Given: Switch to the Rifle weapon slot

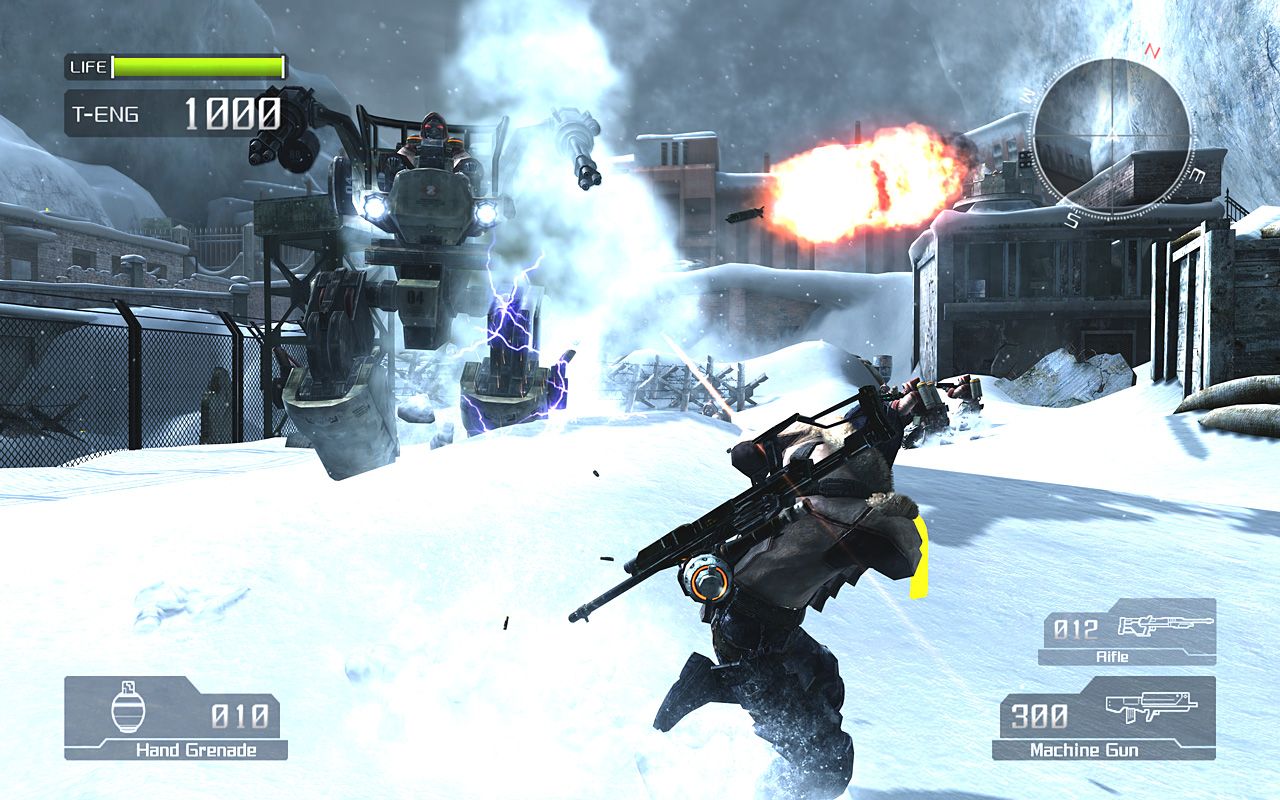Looking at the screenshot, I should [1128, 632].
